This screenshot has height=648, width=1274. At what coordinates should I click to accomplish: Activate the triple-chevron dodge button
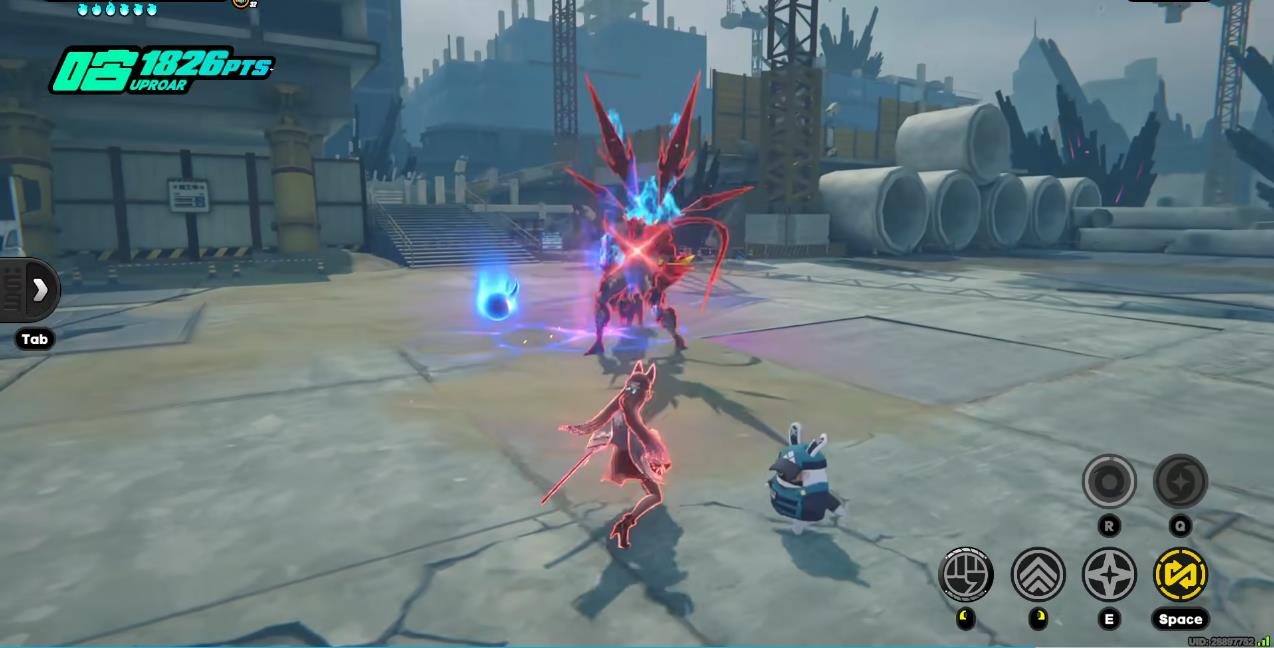1038,575
